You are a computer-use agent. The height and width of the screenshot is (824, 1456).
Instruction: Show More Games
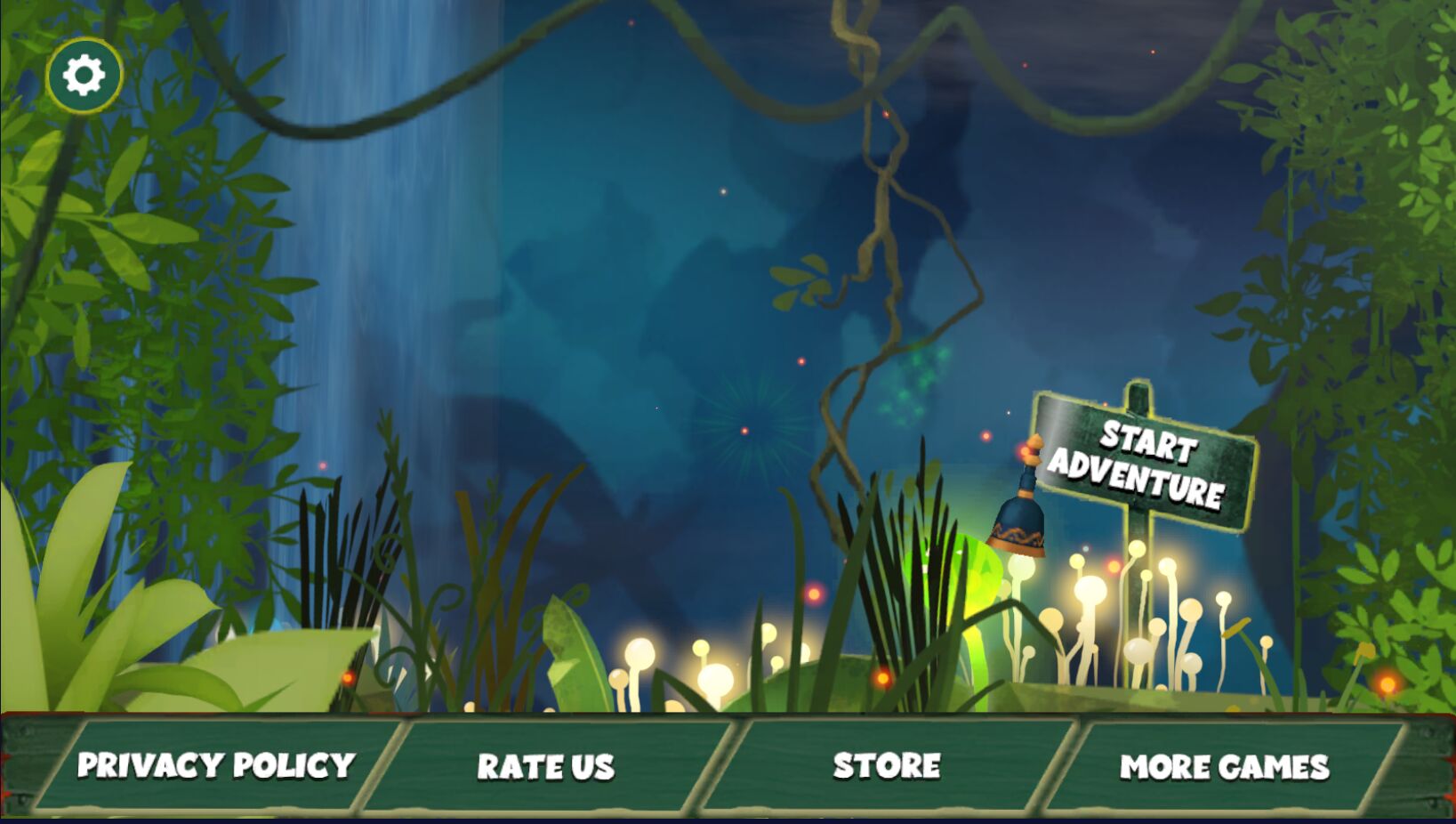pos(1224,767)
